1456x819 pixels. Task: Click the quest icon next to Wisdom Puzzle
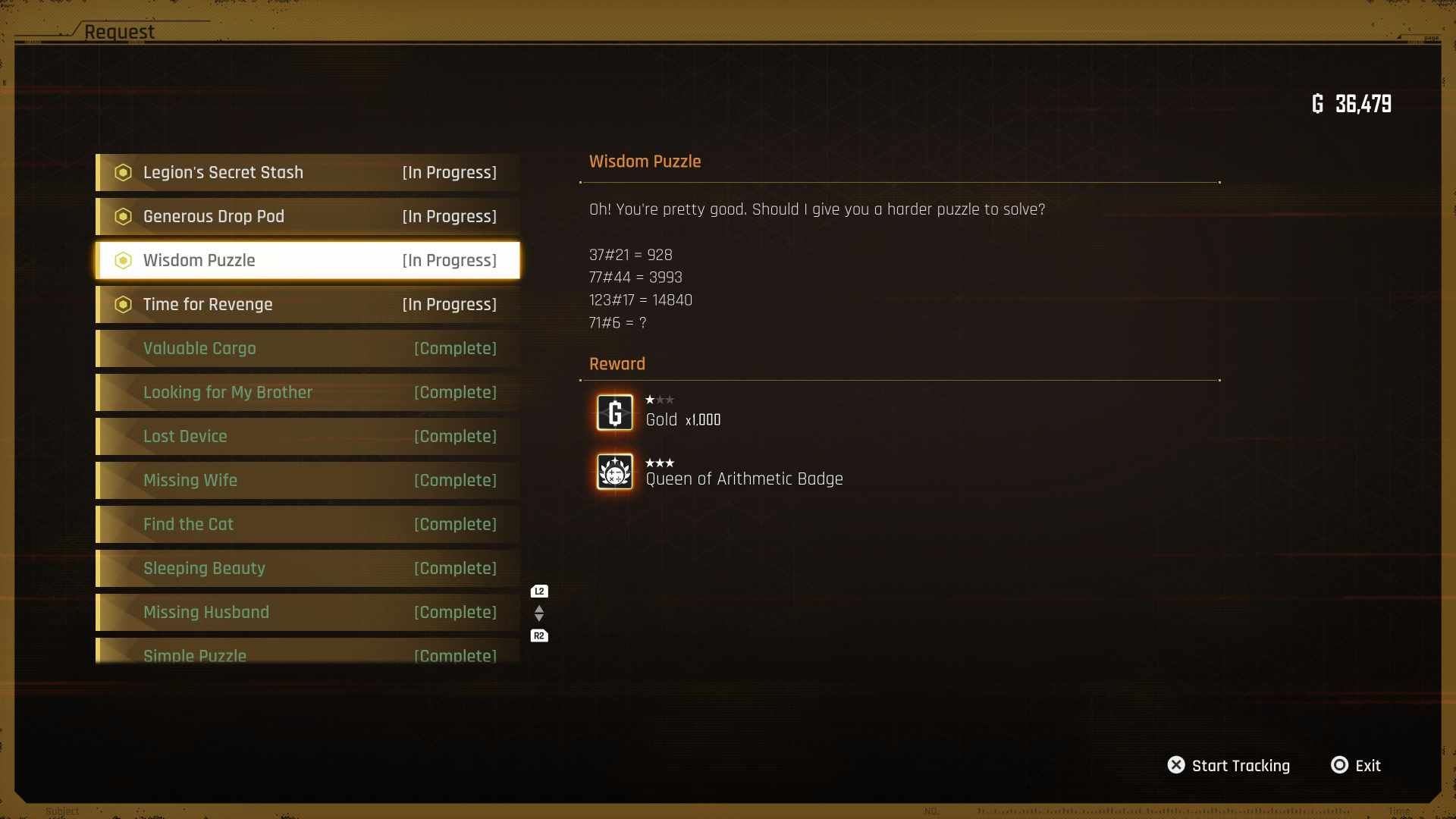(x=123, y=260)
